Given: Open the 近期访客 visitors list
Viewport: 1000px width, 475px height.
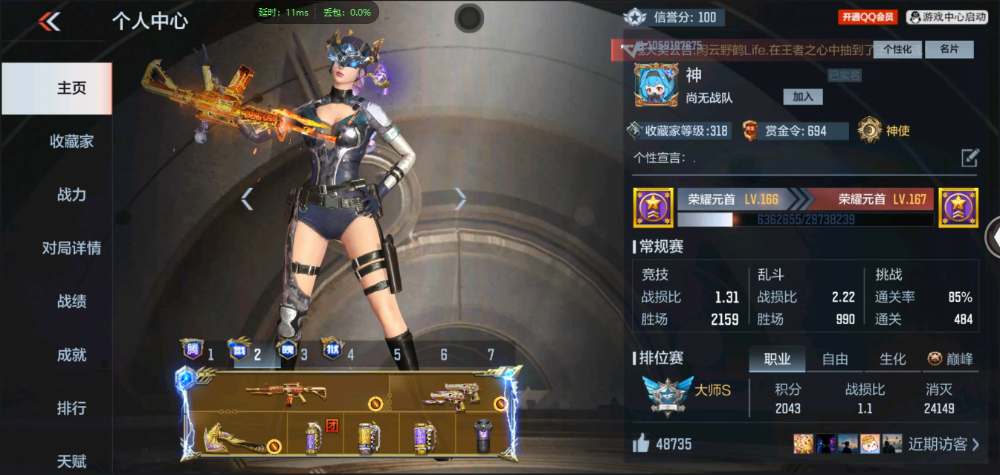Looking at the screenshot, I should (x=944, y=443).
